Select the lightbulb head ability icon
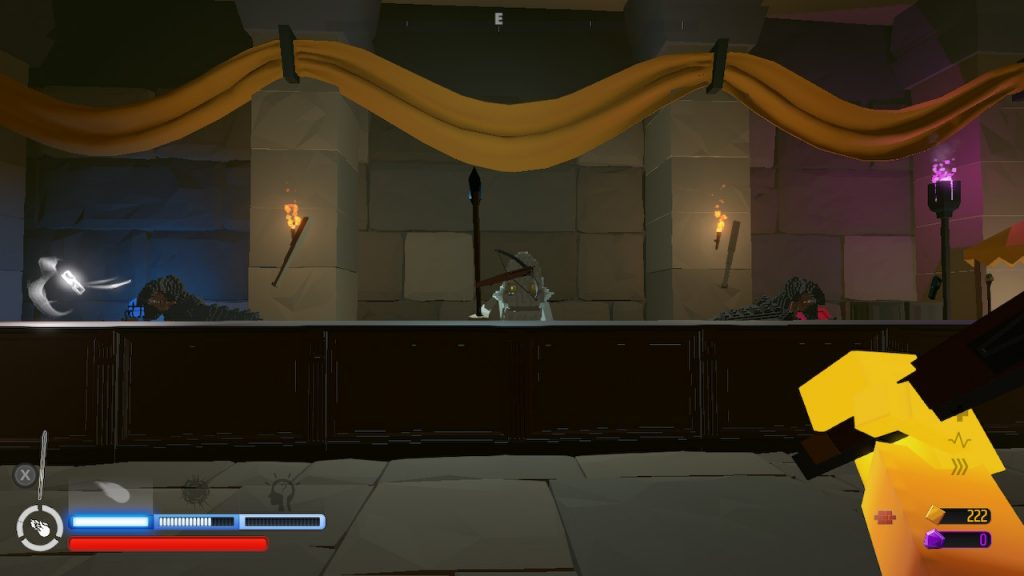Screen dimensions: 1024x576 [x=283, y=493]
